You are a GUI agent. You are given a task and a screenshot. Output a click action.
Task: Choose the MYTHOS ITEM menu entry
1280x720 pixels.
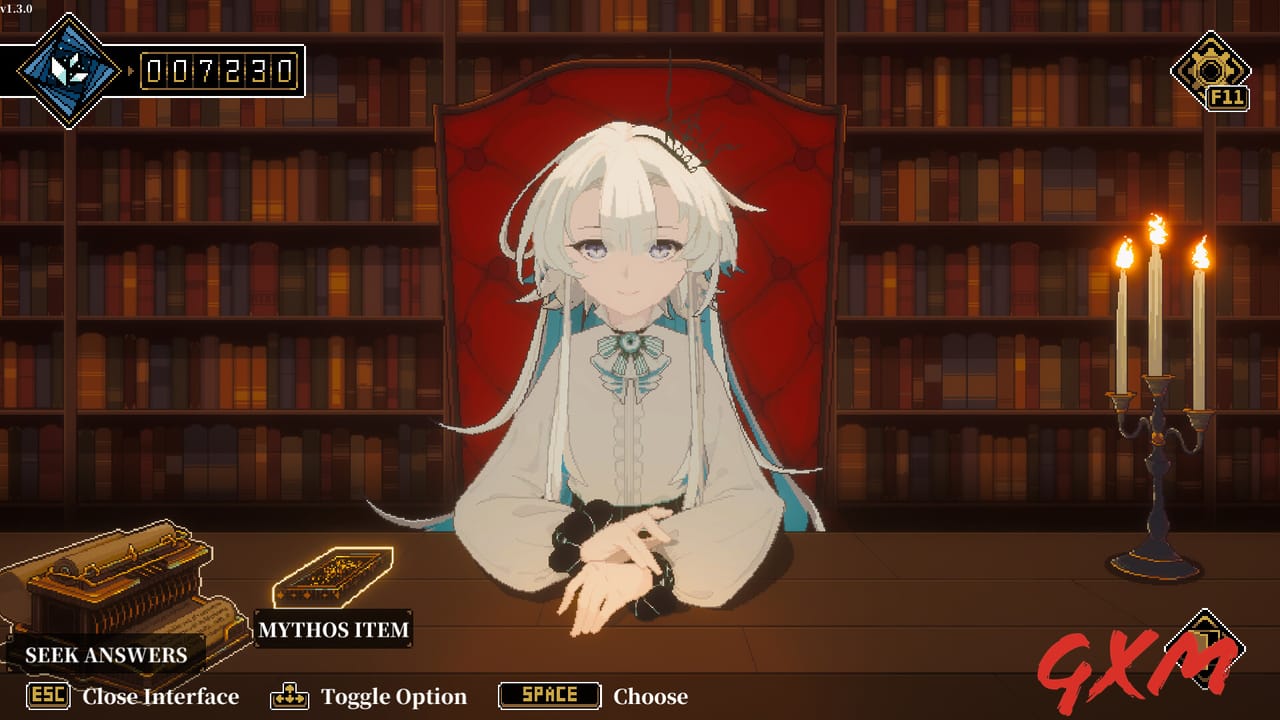tap(335, 630)
